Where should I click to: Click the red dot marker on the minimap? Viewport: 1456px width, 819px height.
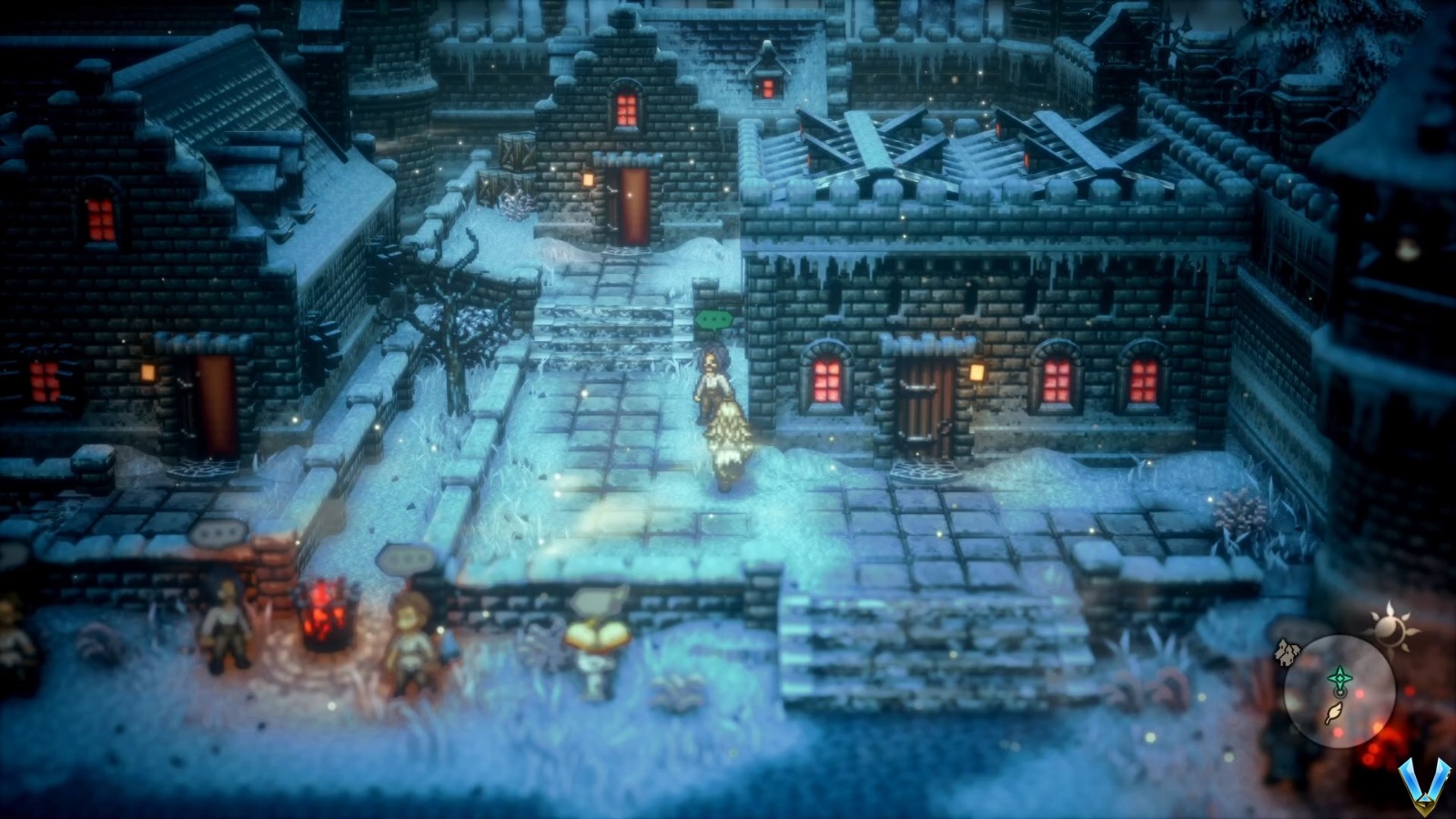(x=1360, y=693)
